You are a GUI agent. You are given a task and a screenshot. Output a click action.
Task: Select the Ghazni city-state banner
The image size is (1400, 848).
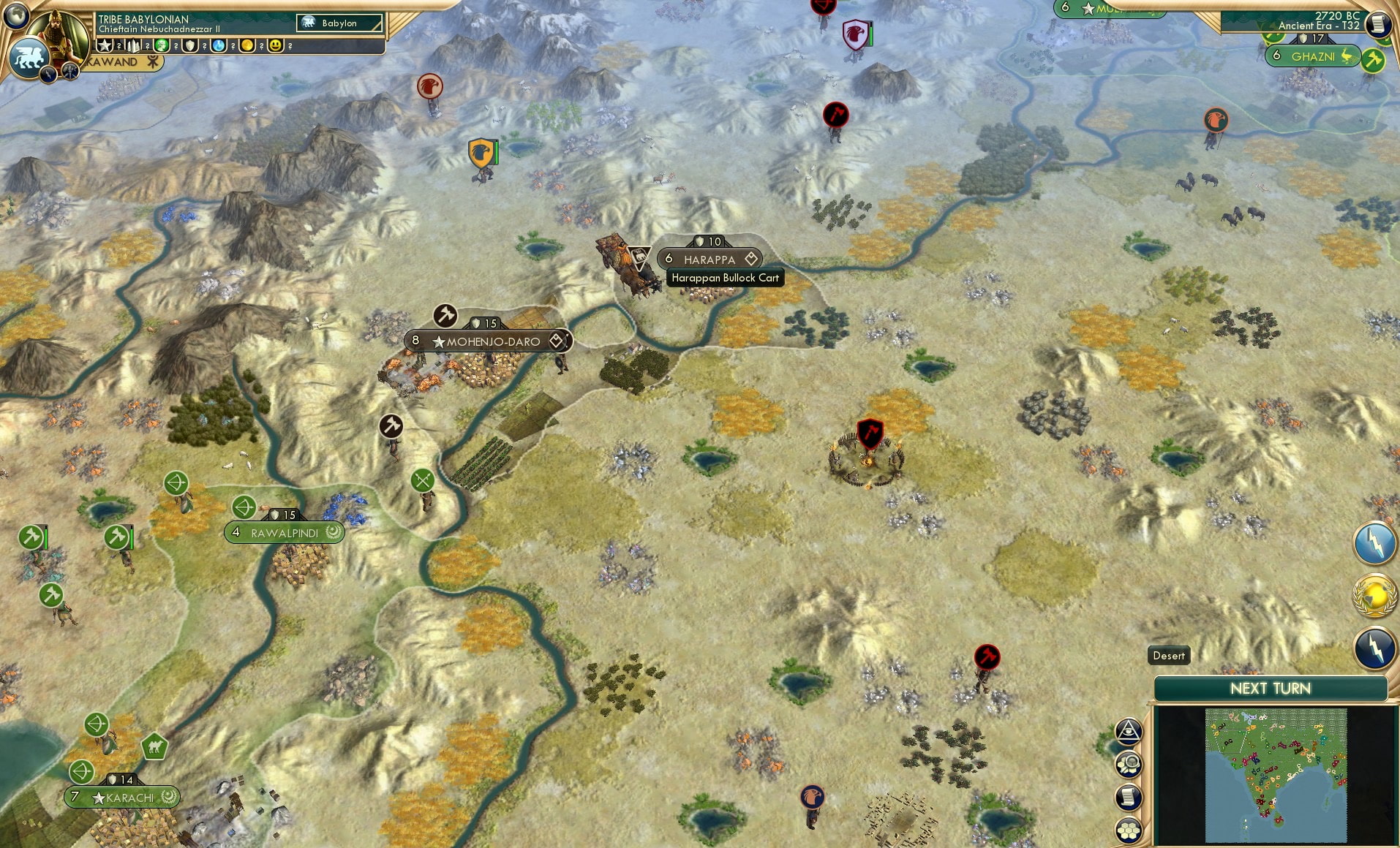pyautogui.click(x=1314, y=56)
